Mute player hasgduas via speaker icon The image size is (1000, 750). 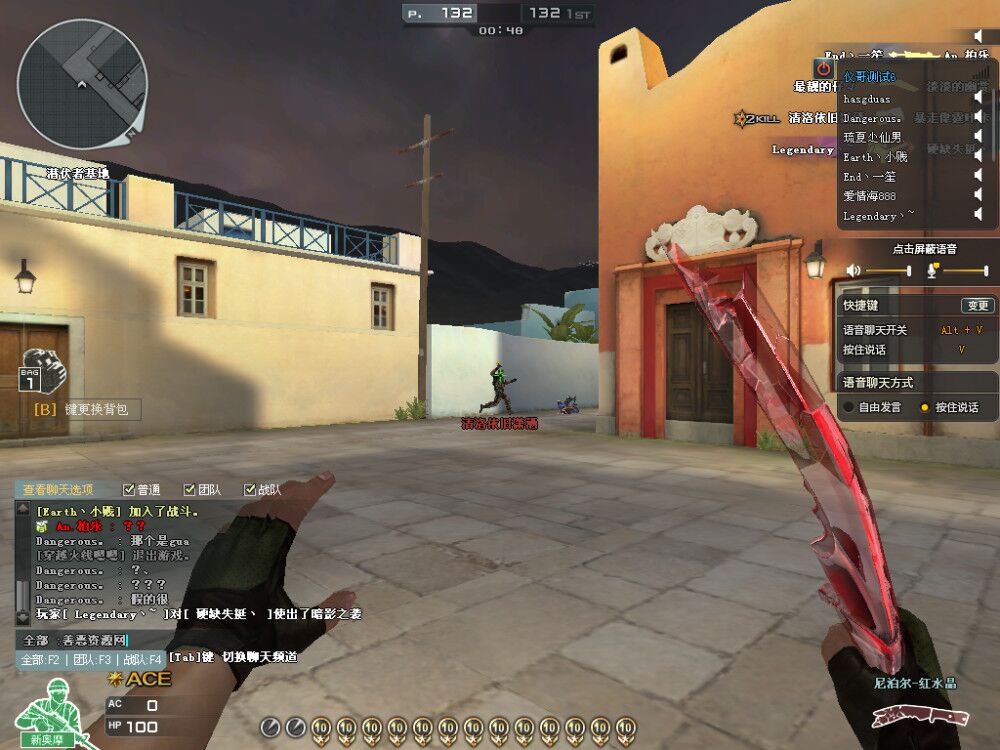979,98
